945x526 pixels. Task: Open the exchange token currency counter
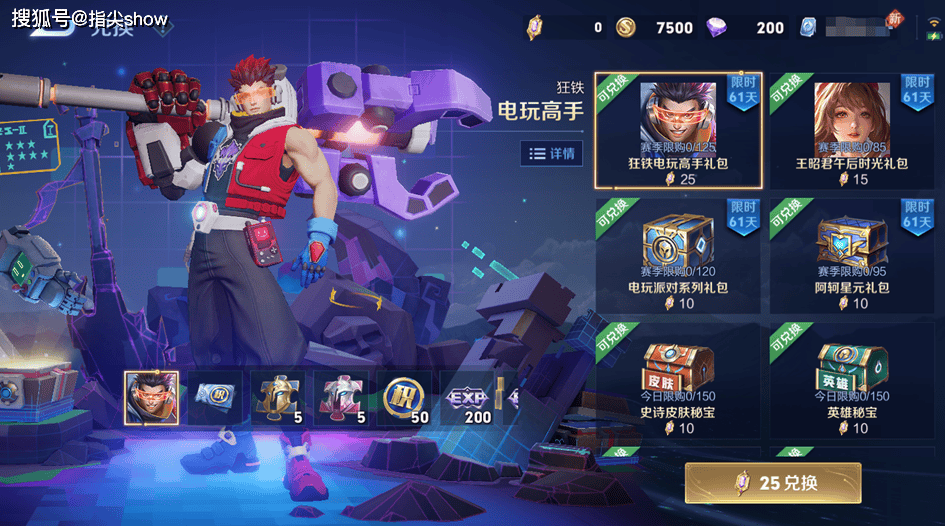(563, 27)
